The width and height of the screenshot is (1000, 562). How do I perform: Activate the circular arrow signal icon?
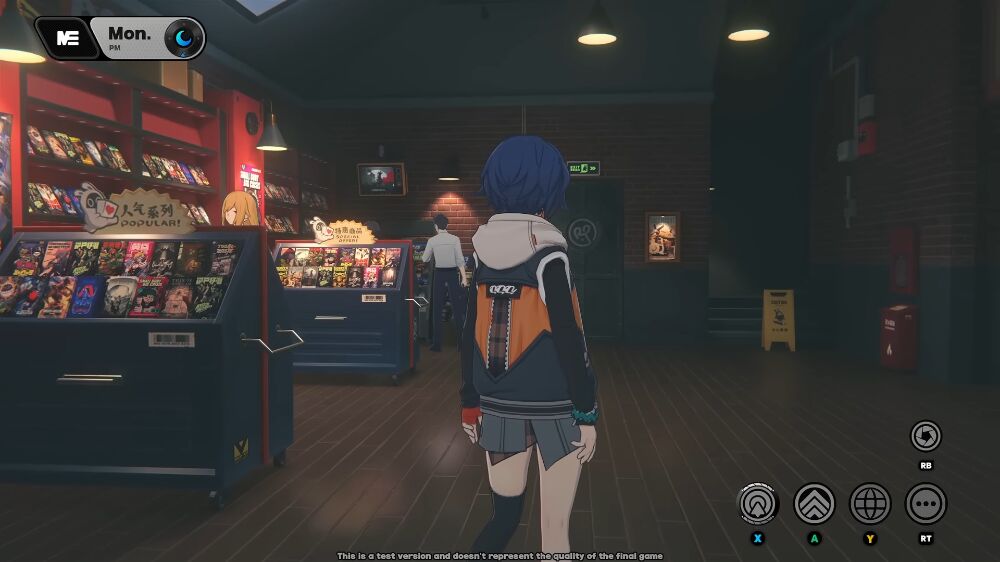[x=758, y=503]
